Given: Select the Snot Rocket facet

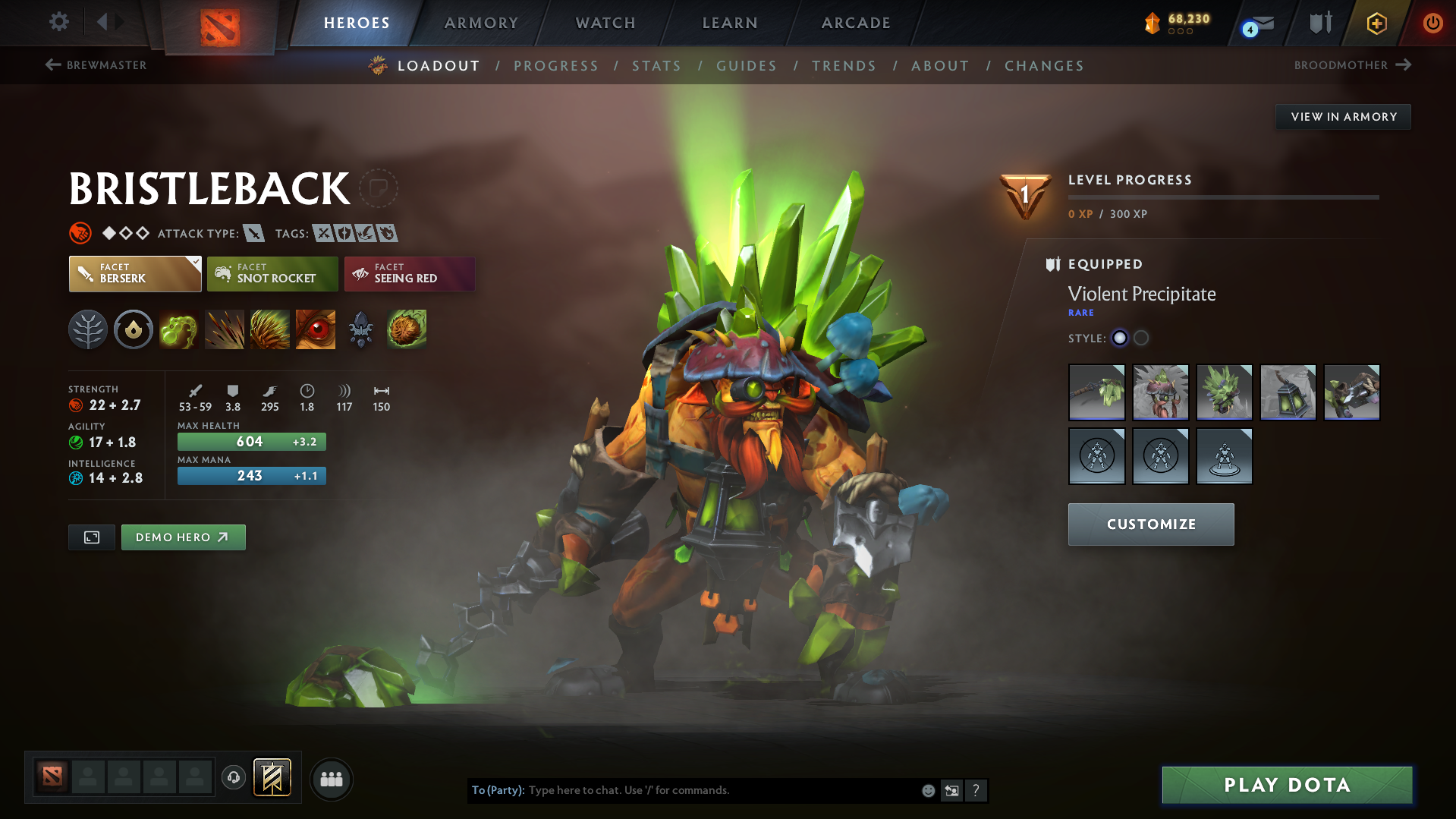Looking at the screenshot, I should 272,274.
